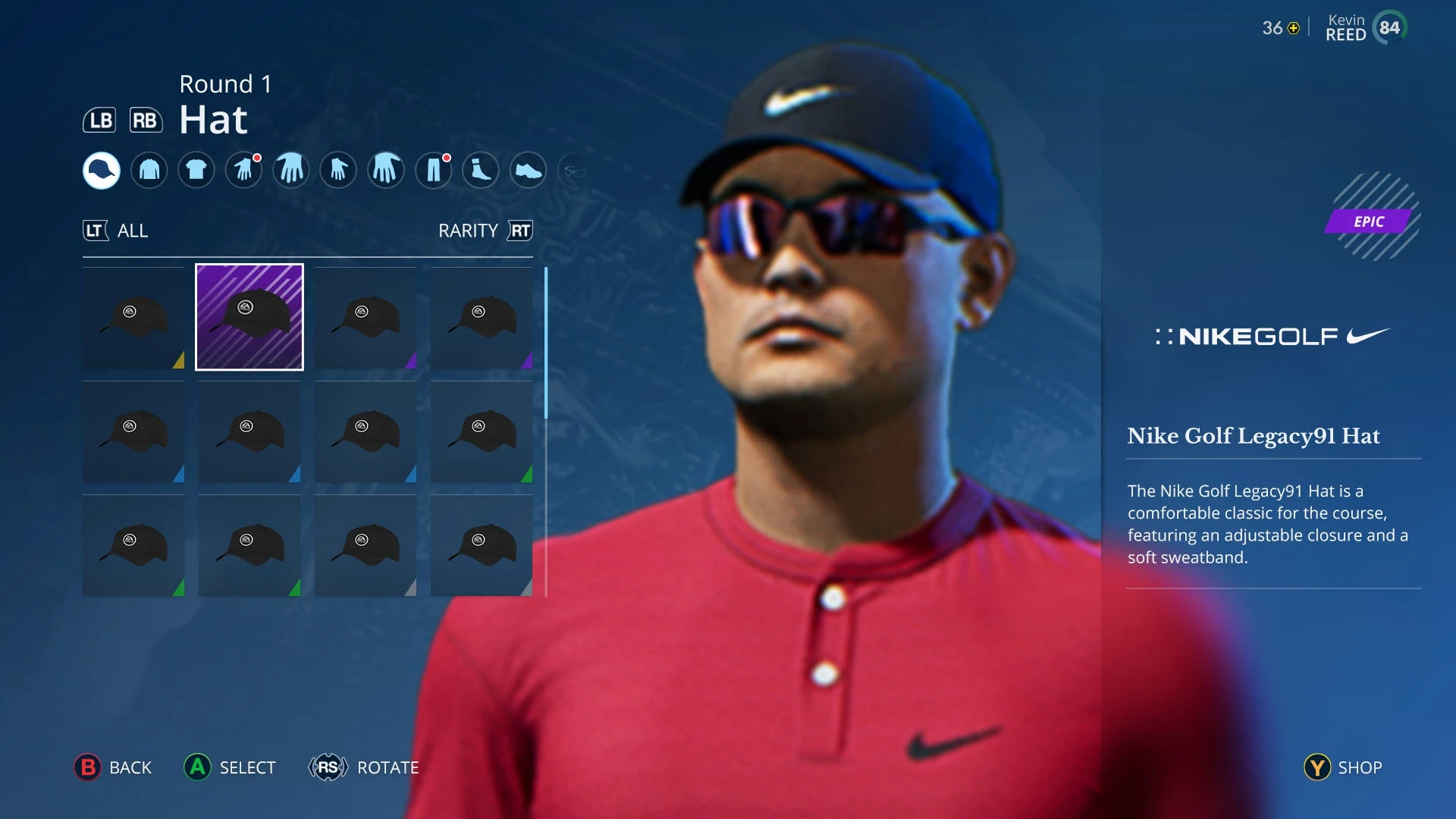Select the hat category icon
The height and width of the screenshot is (819, 1456).
click(101, 170)
